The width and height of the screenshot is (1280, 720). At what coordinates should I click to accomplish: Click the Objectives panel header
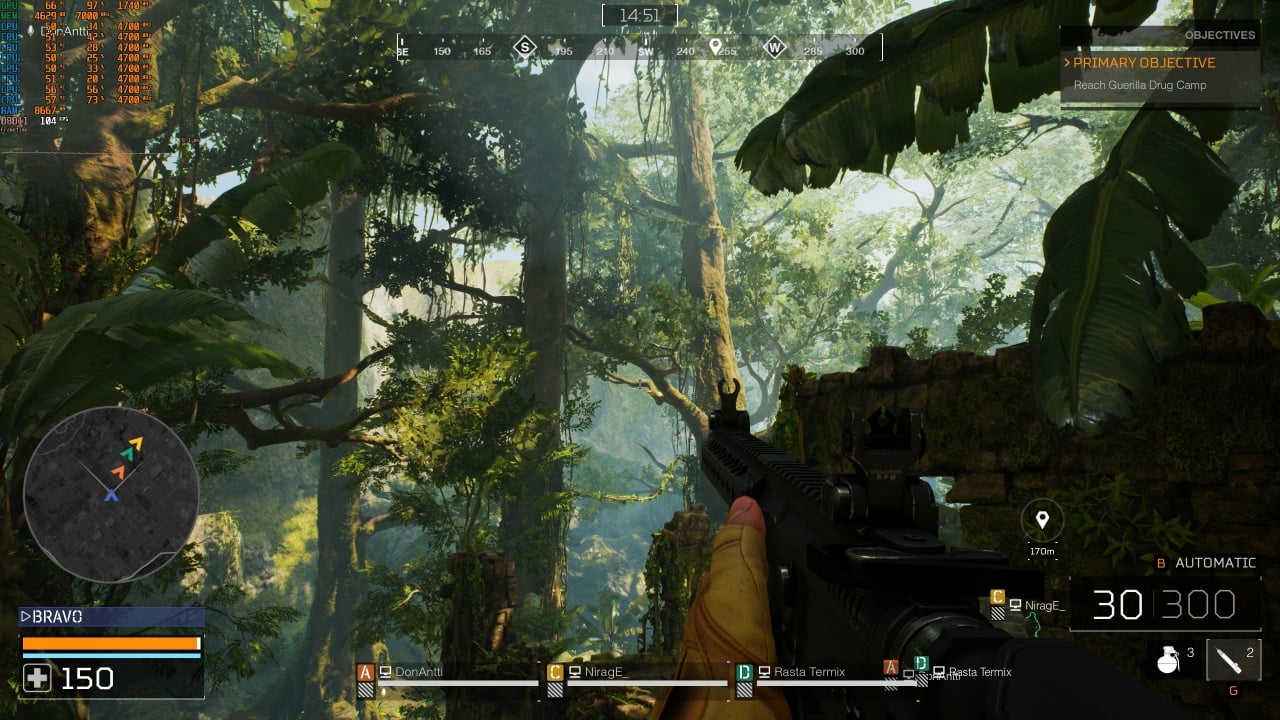(1219, 35)
